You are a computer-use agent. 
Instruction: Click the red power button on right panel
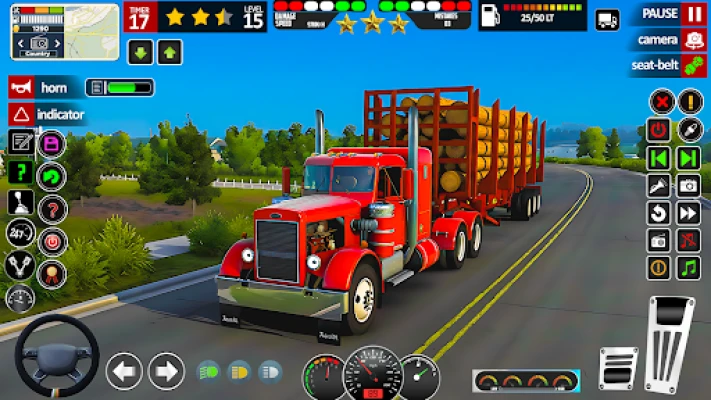(x=659, y=130)
